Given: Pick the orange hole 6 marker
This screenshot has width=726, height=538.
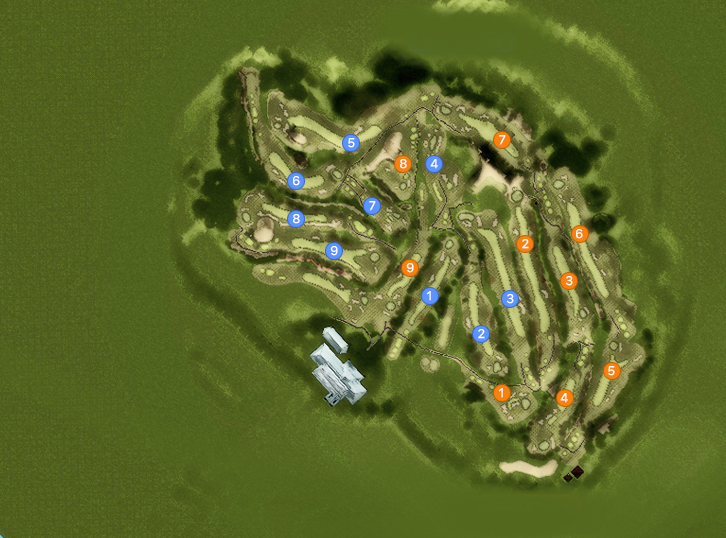Looking at the screenshot, I should (x=579, y=234).
